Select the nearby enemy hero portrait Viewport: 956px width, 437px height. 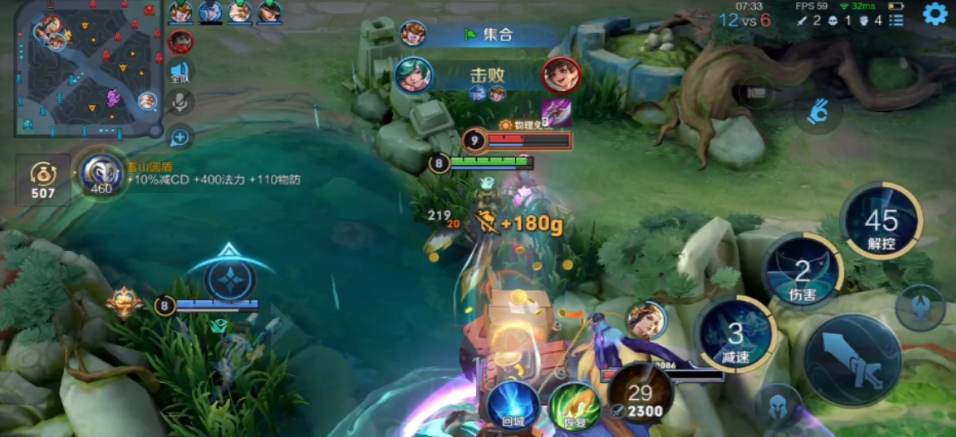(647, 319)
